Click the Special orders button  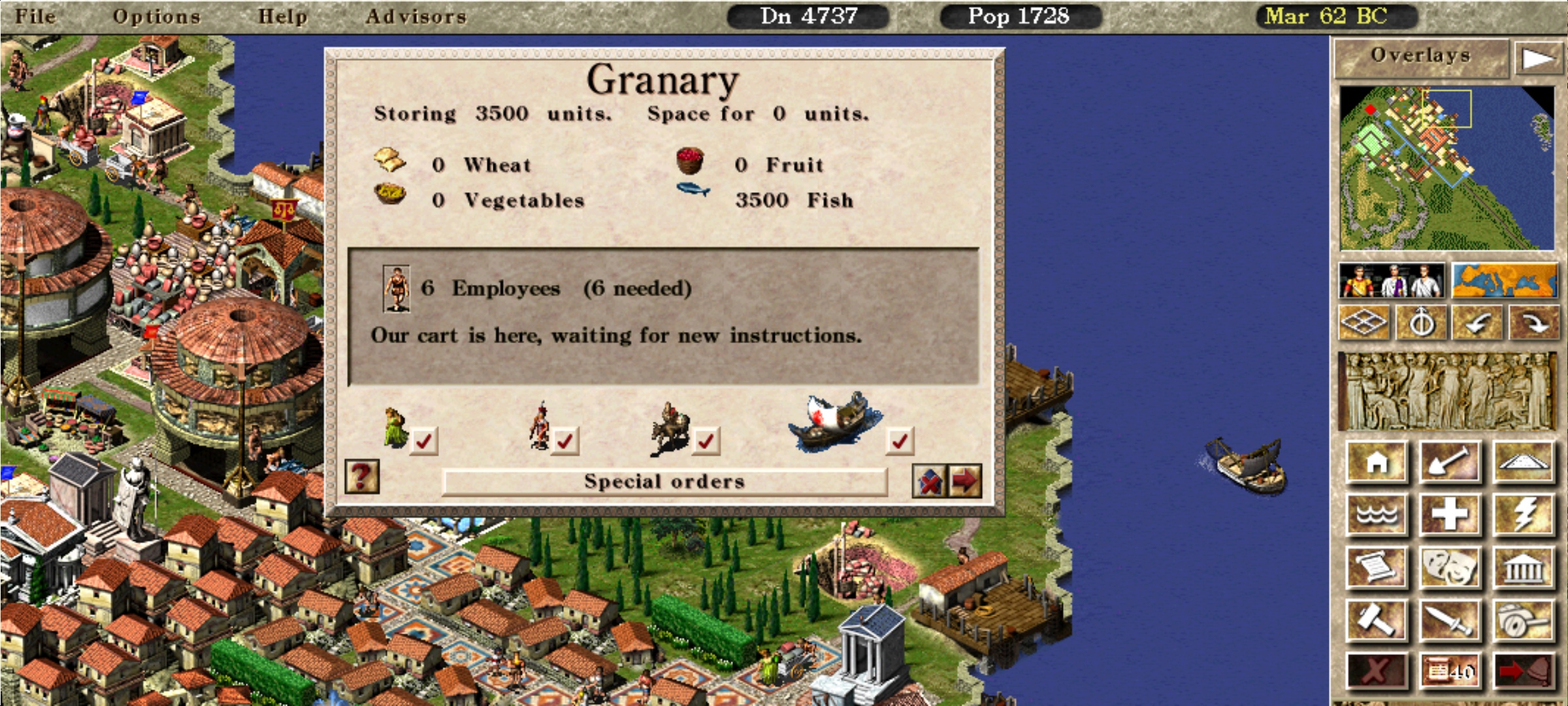[x=664, y=482]
